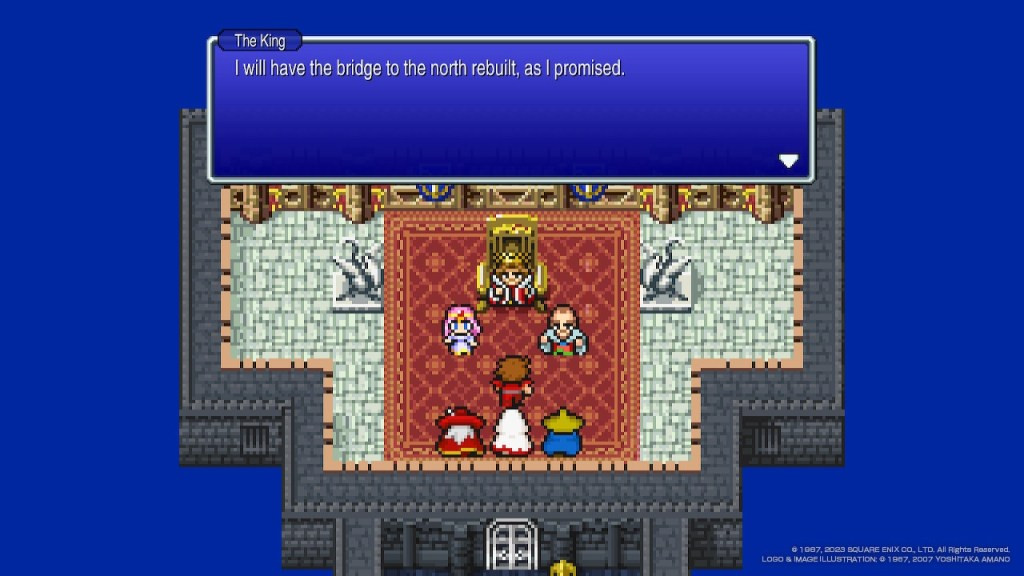
Task: Click The King's dialogue text box
Action: click(510, 110)
